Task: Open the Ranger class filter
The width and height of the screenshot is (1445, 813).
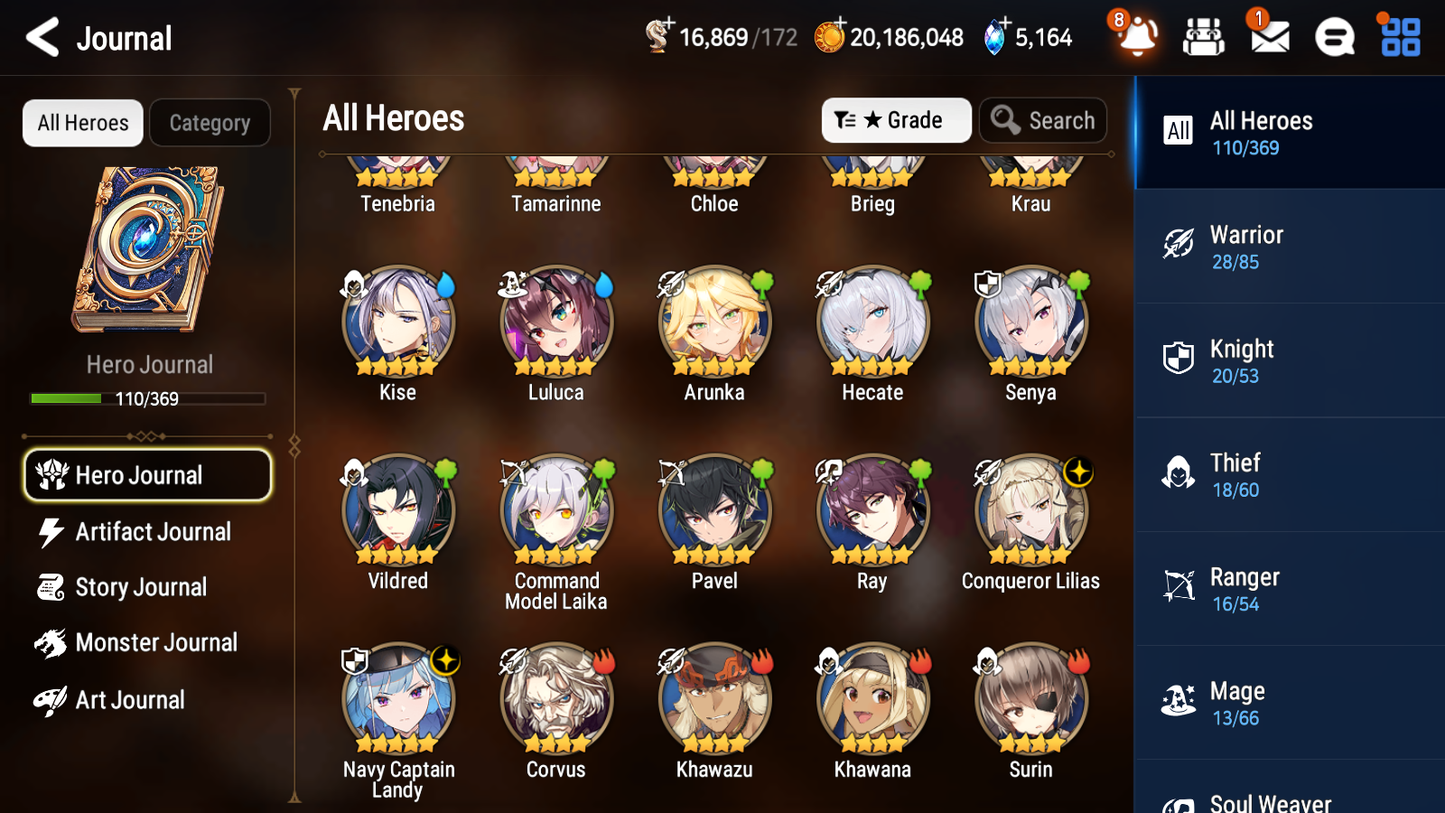Action: pyautogui.click(x=1178, y=588)
